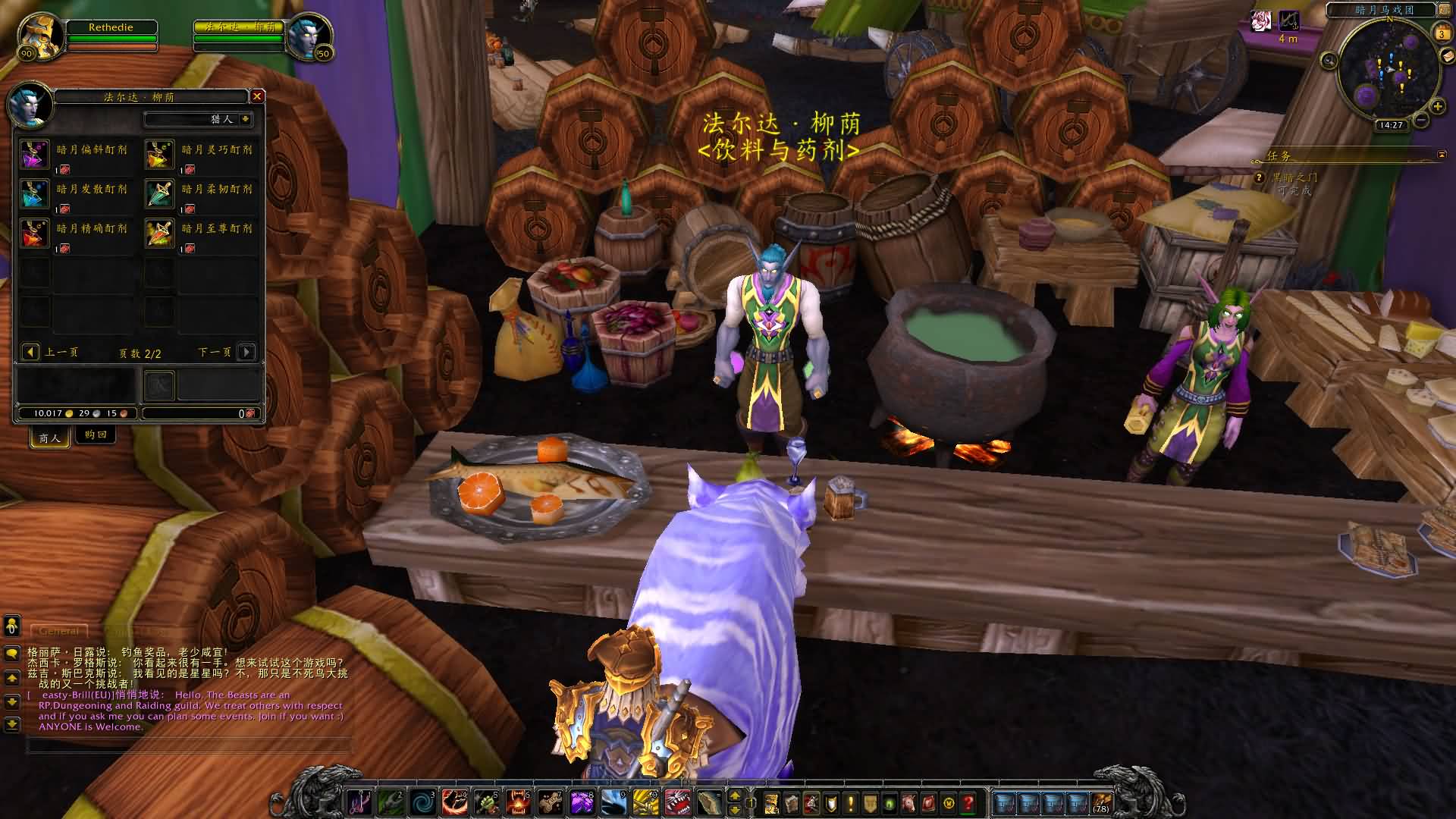The width and height of the screenshot is (1456, 819).
Task: Zoom in on the minimap
Action: tap(1437, 106)
